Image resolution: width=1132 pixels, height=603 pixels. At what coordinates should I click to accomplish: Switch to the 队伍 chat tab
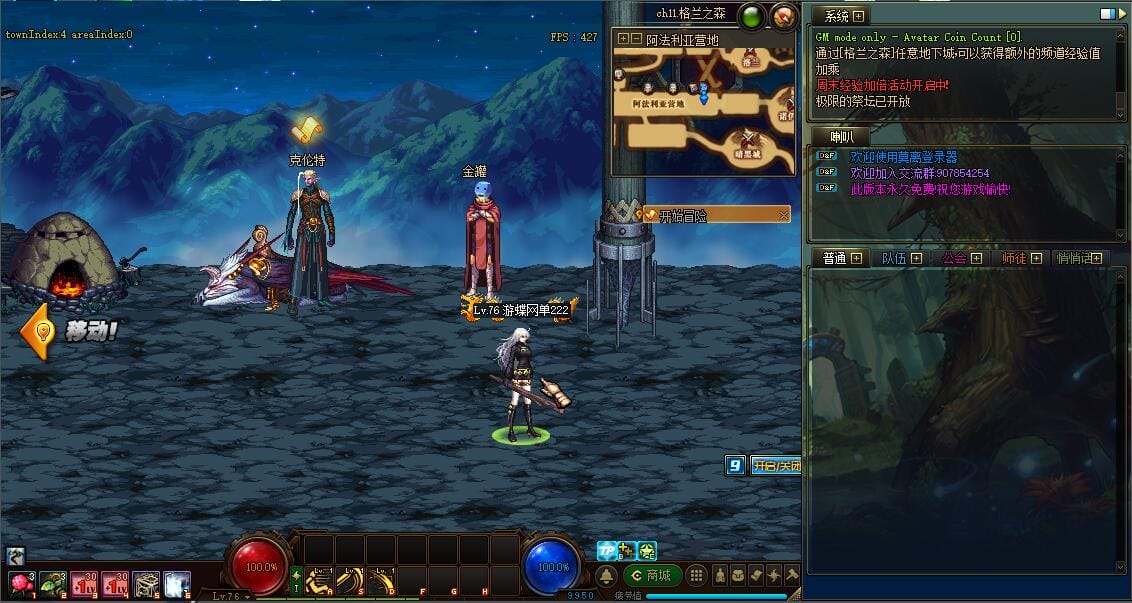coord(893,258)
